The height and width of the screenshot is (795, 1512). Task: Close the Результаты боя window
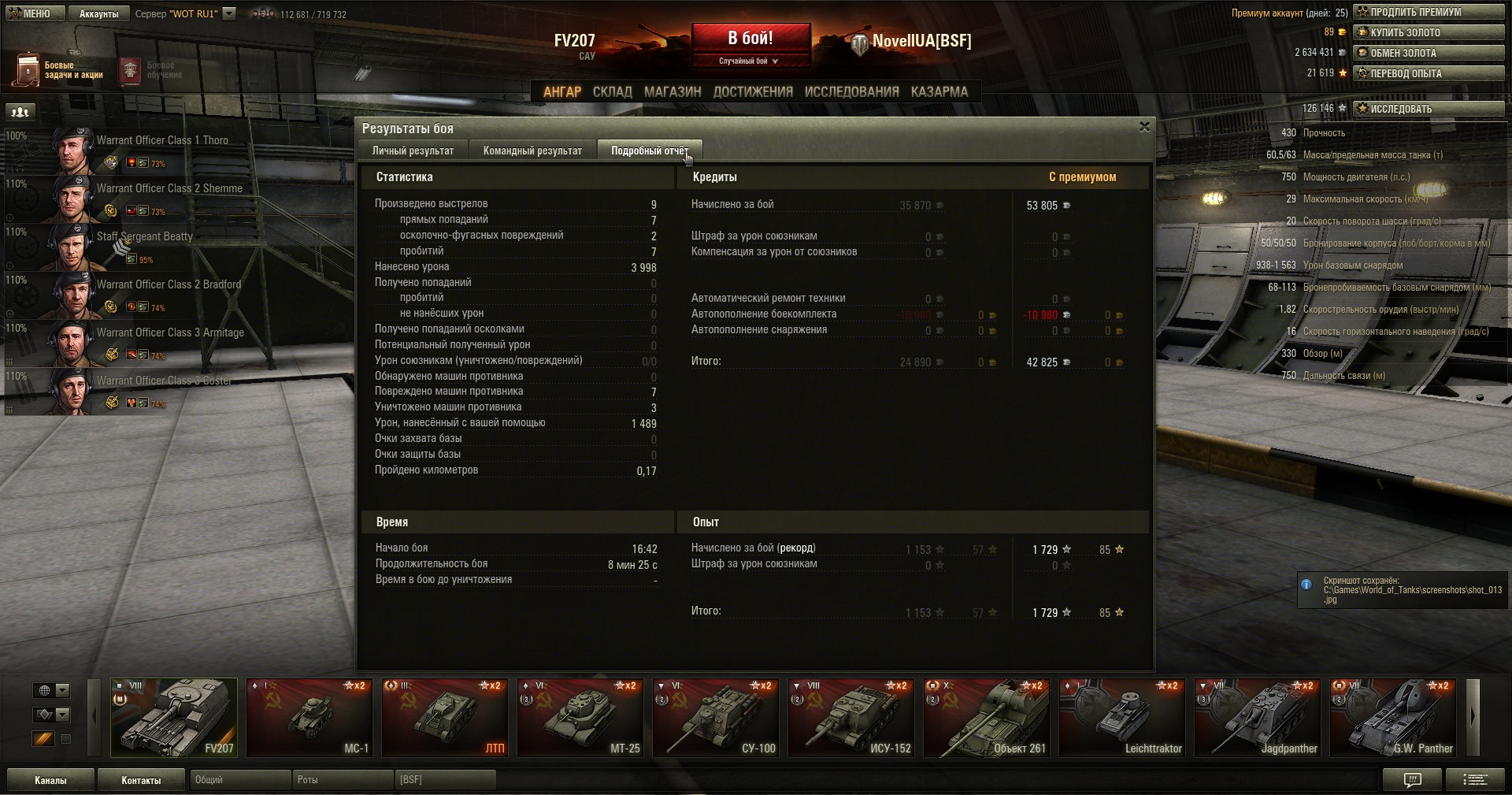click(1144, 127)
